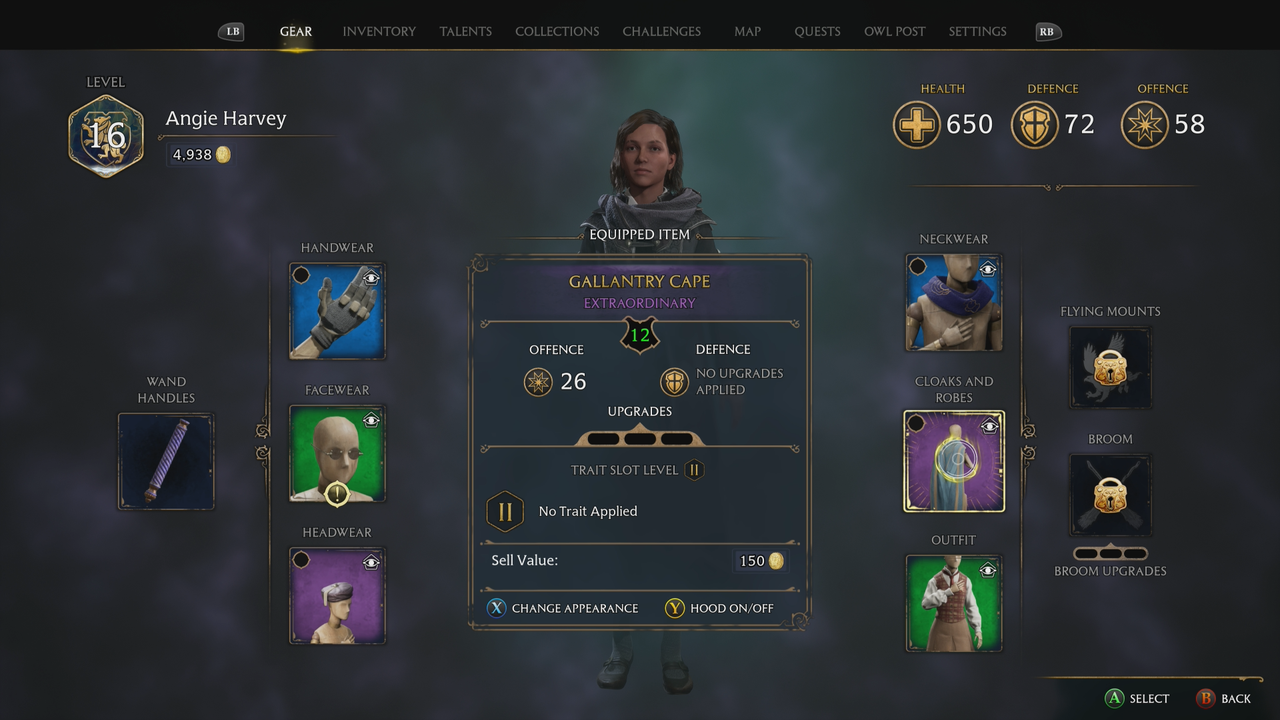
Task: Open the Owl Post tab
Action: tap(894, 31)
